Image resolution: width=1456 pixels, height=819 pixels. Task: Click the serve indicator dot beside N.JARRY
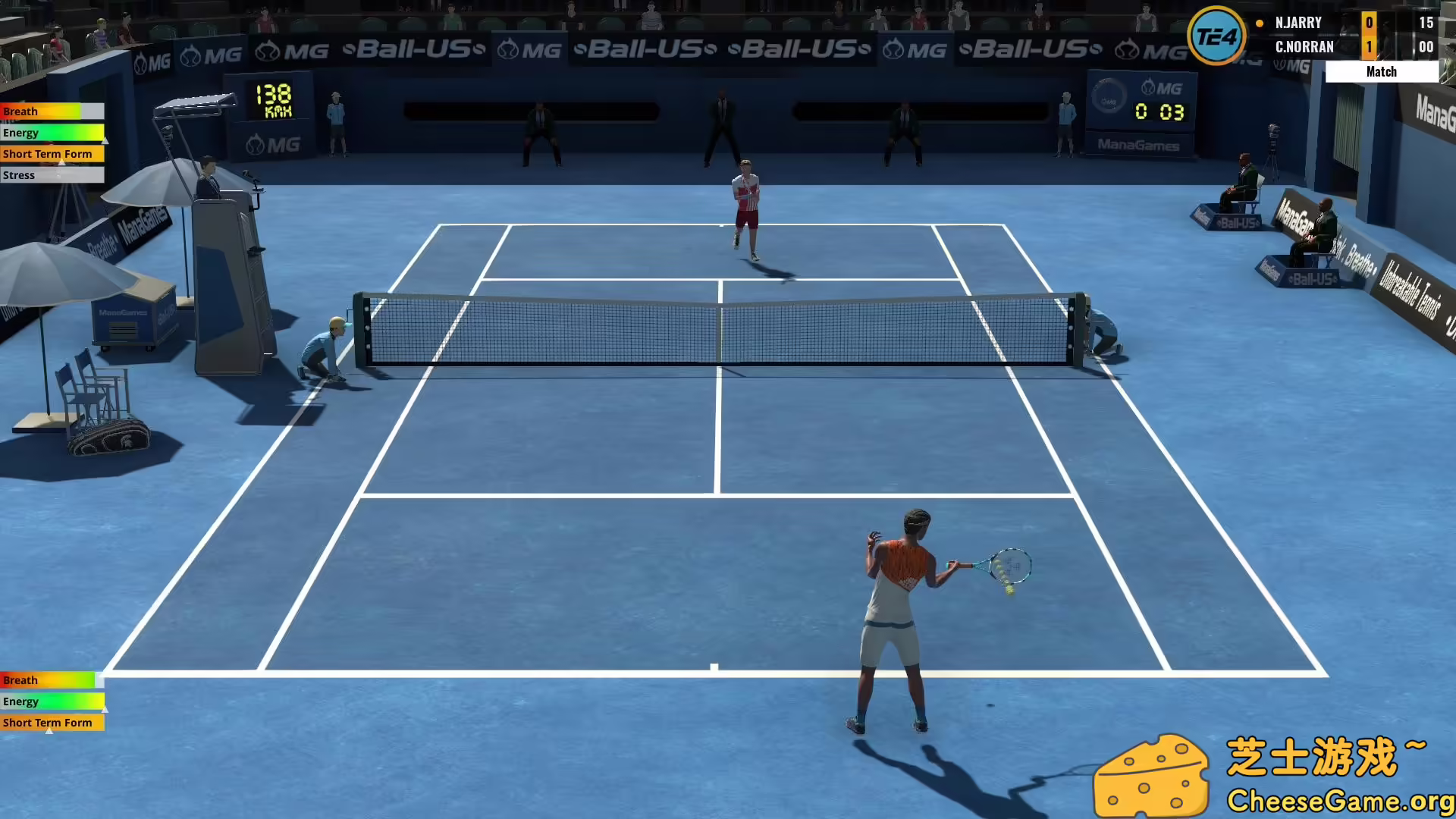click(1259, 23)
